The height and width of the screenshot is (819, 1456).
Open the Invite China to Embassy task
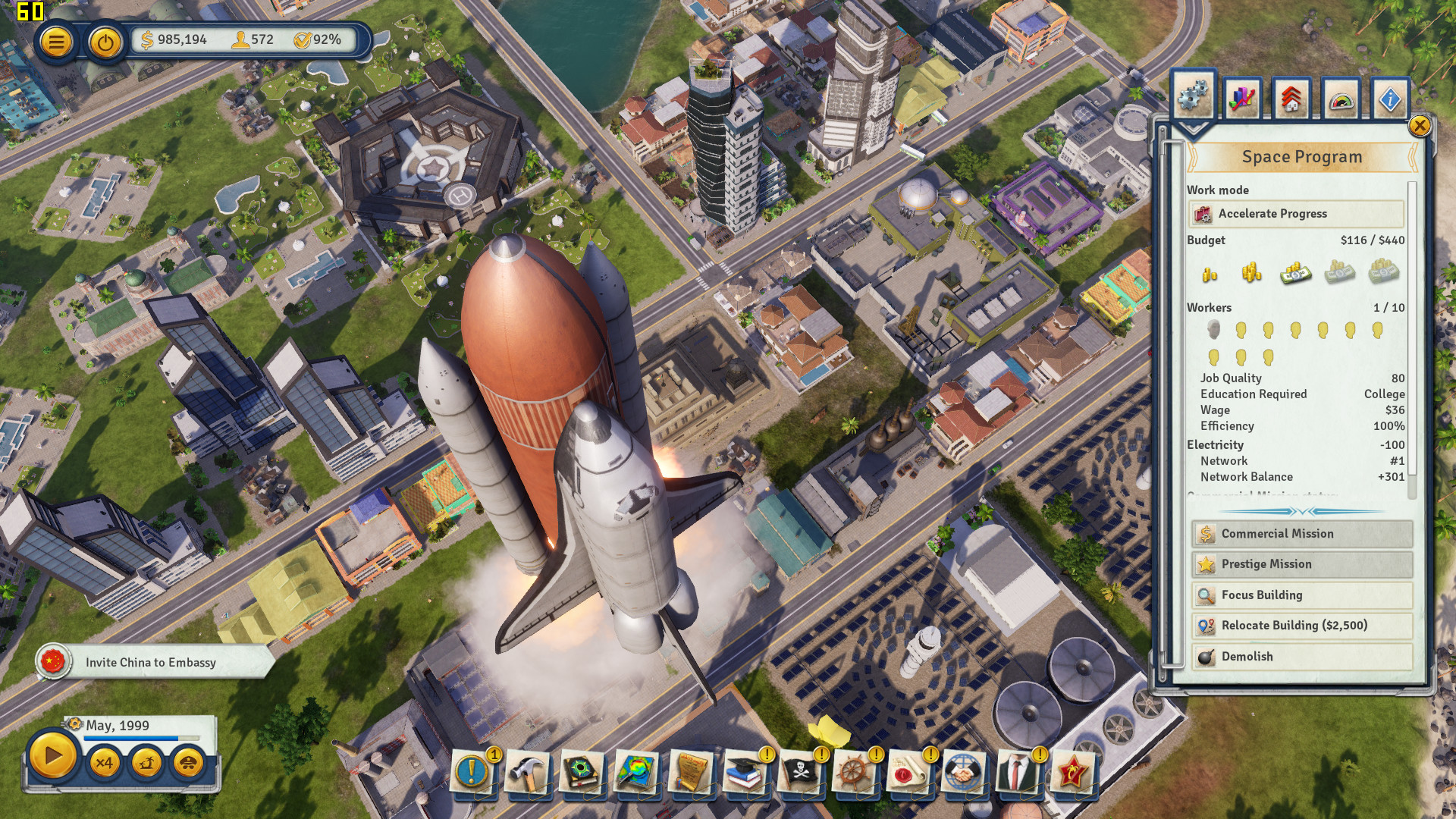click(151, 662)
